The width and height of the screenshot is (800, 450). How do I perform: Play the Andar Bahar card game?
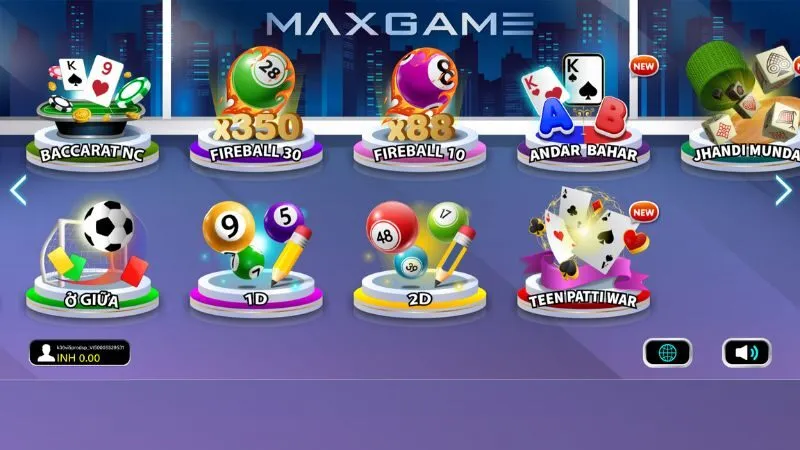click(x=582, y=110)
